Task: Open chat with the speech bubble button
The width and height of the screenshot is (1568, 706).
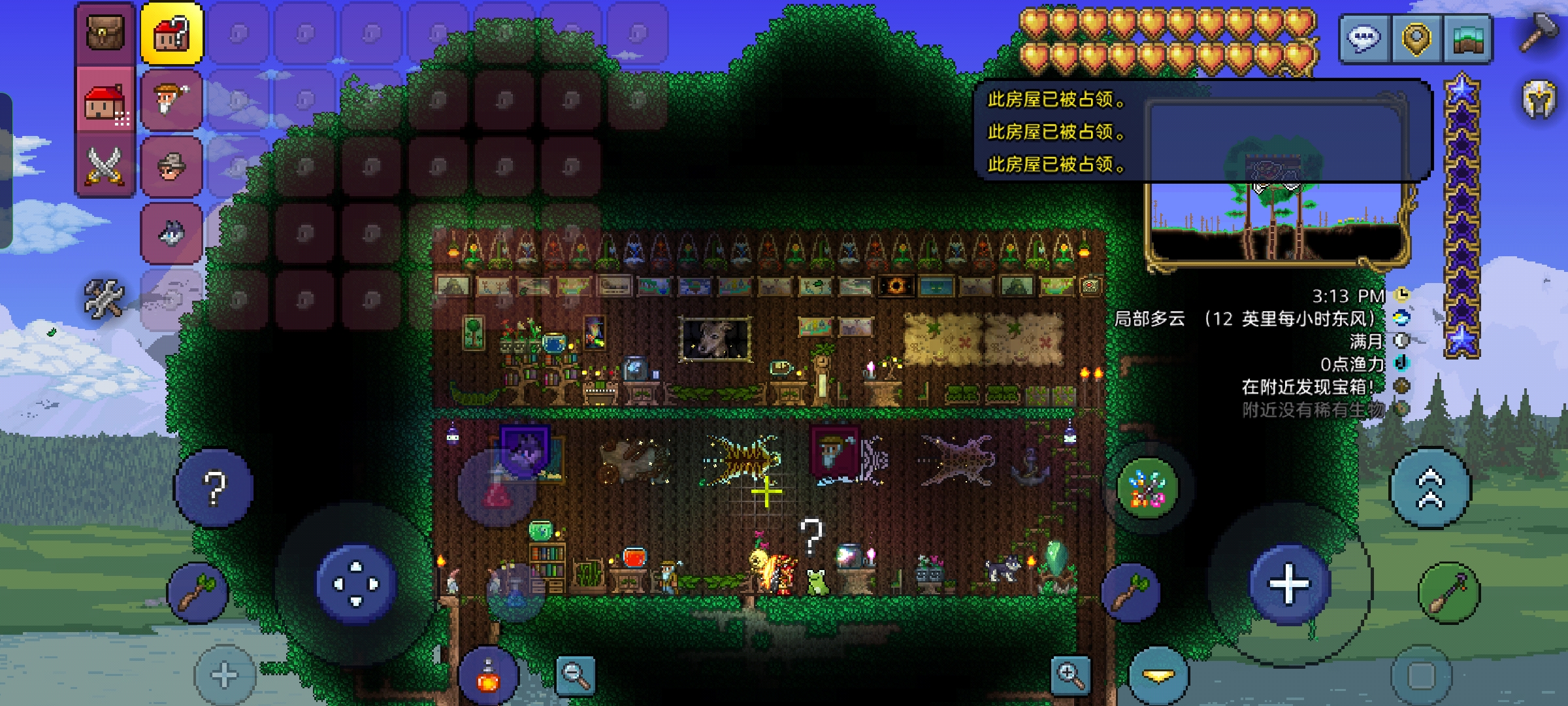Action: 1365,38
